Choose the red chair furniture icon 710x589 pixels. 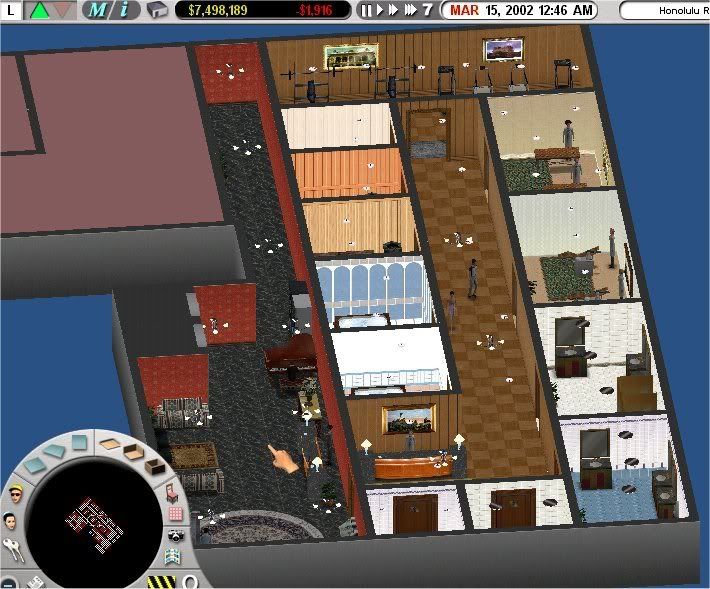pos(170,491)
